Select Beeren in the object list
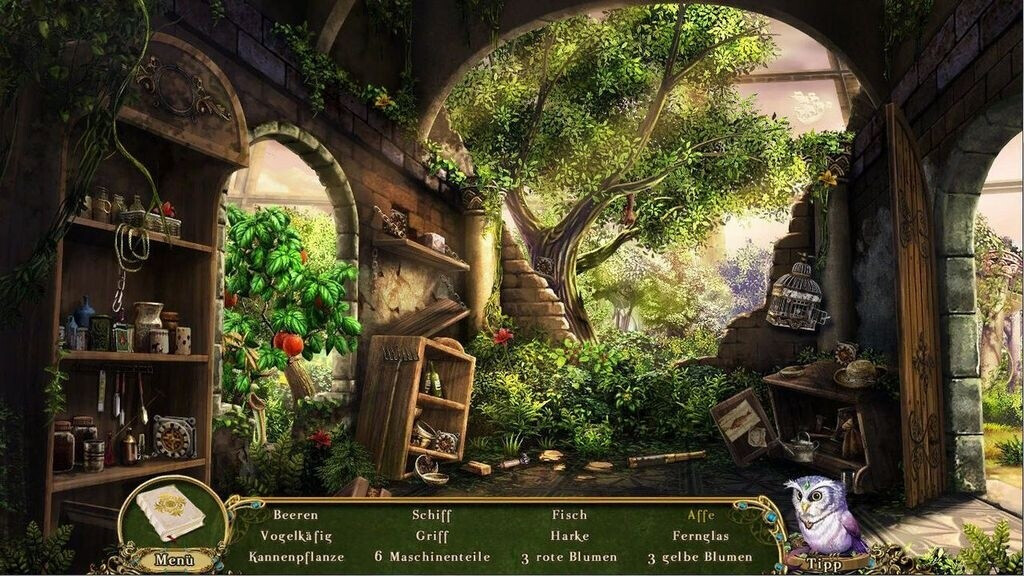Image resolution: width=1024 pixels, height=576 pixels. (x=295, y=516)
